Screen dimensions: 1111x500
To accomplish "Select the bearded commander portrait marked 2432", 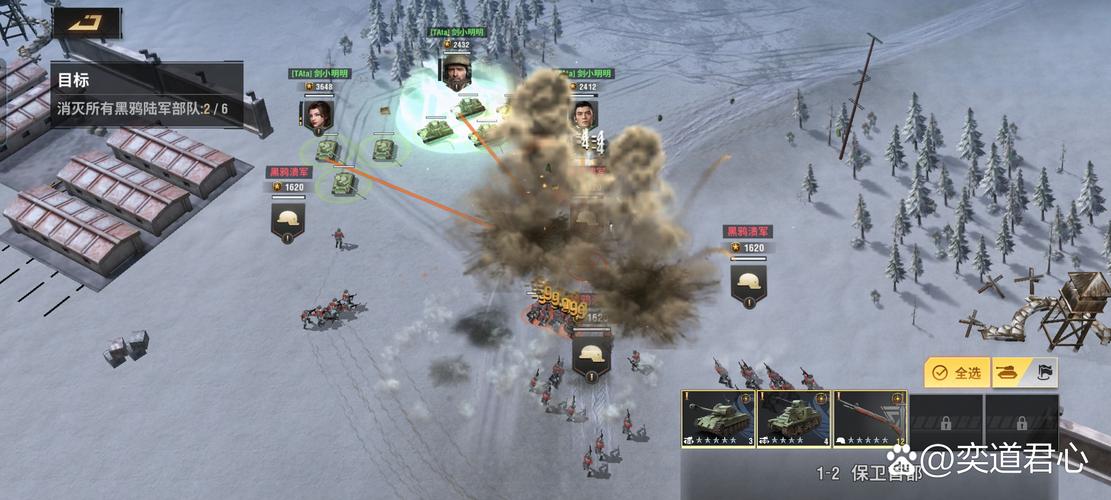I will pos(456,72).
